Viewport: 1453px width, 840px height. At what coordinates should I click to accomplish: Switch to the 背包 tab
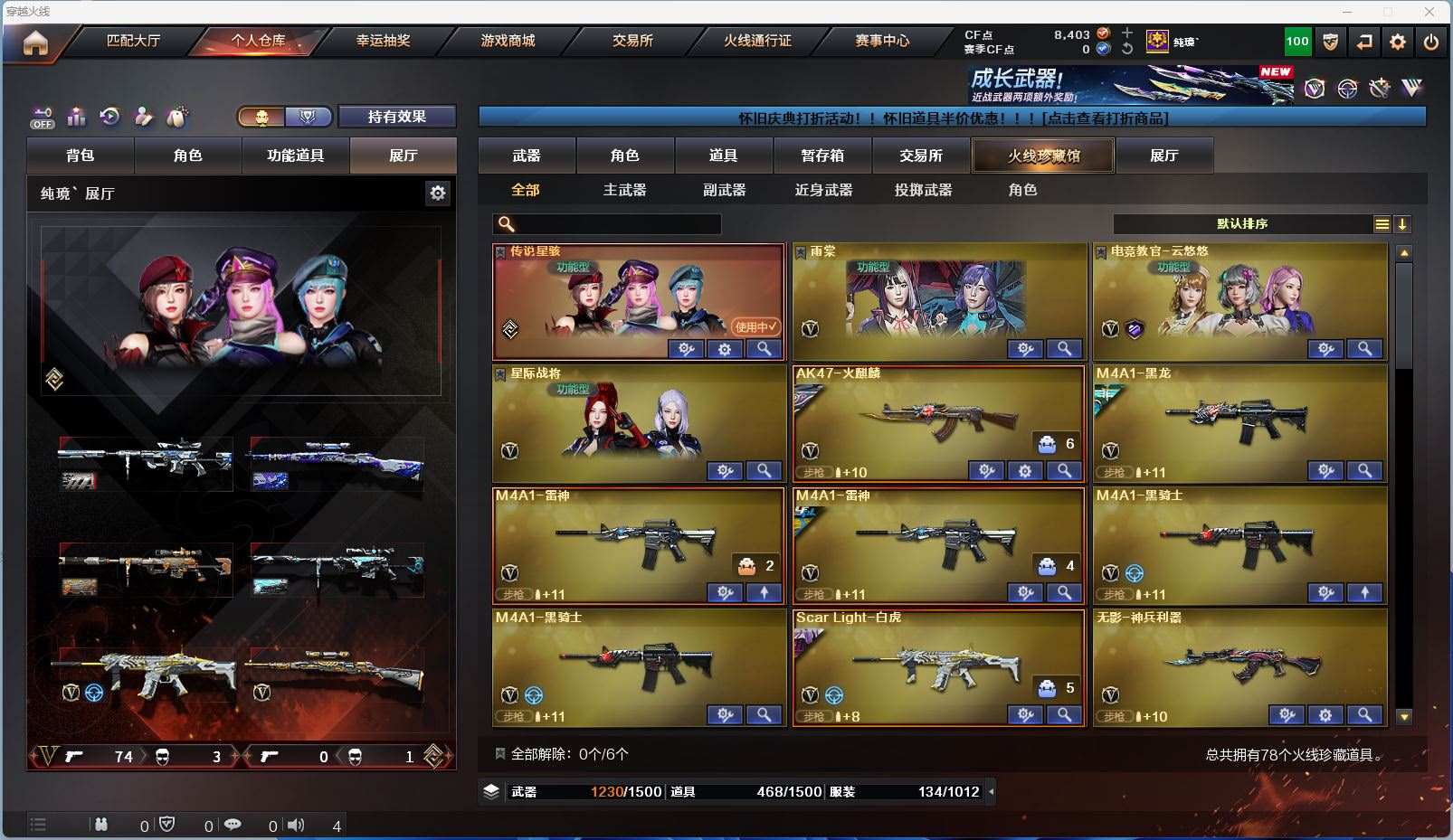pos(81,156)
